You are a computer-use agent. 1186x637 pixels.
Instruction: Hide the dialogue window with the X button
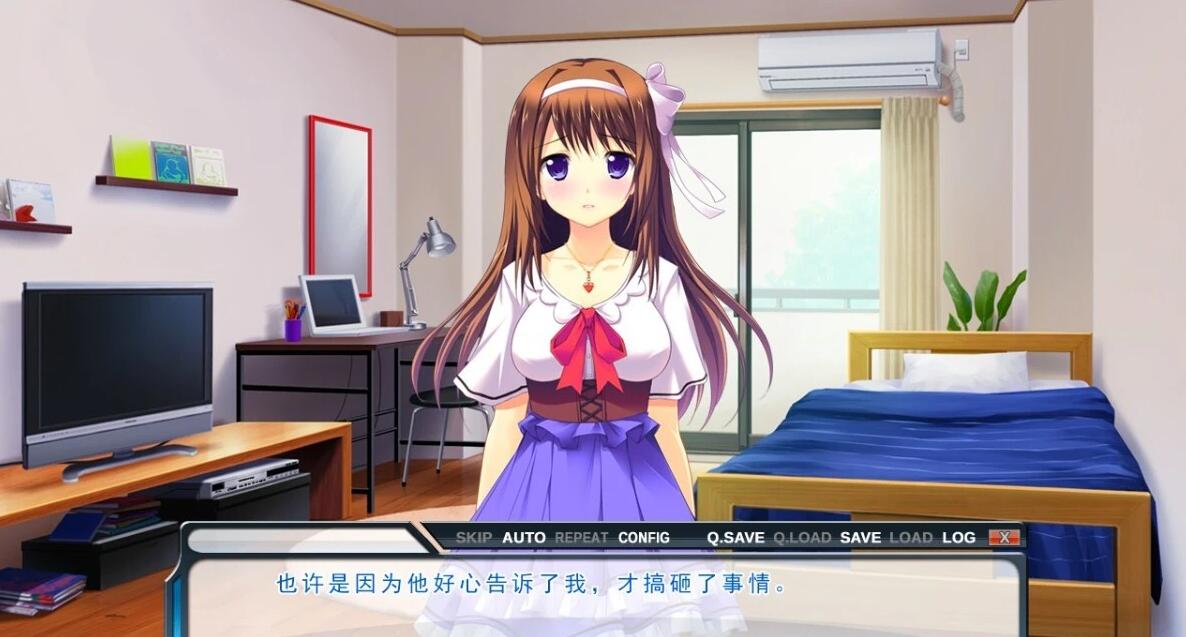coord(1003,538)
